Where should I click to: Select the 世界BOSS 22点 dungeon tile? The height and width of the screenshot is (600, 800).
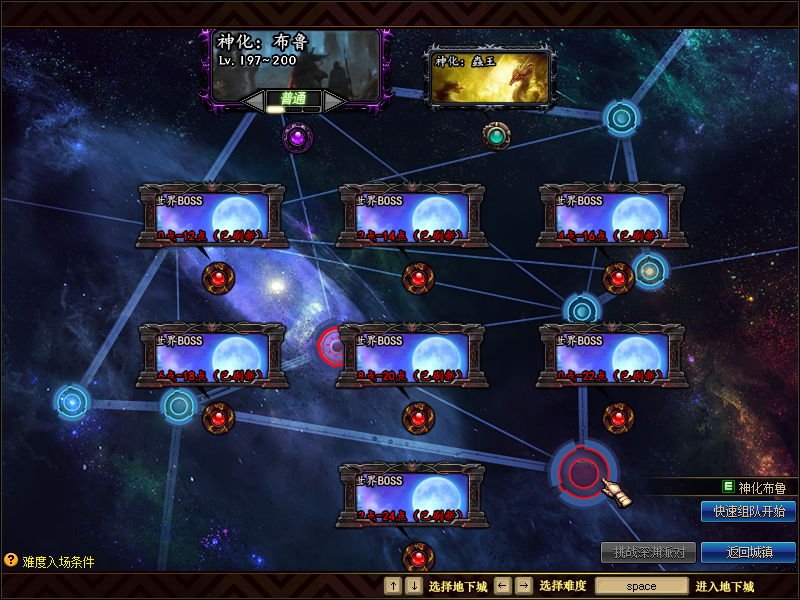613,354
